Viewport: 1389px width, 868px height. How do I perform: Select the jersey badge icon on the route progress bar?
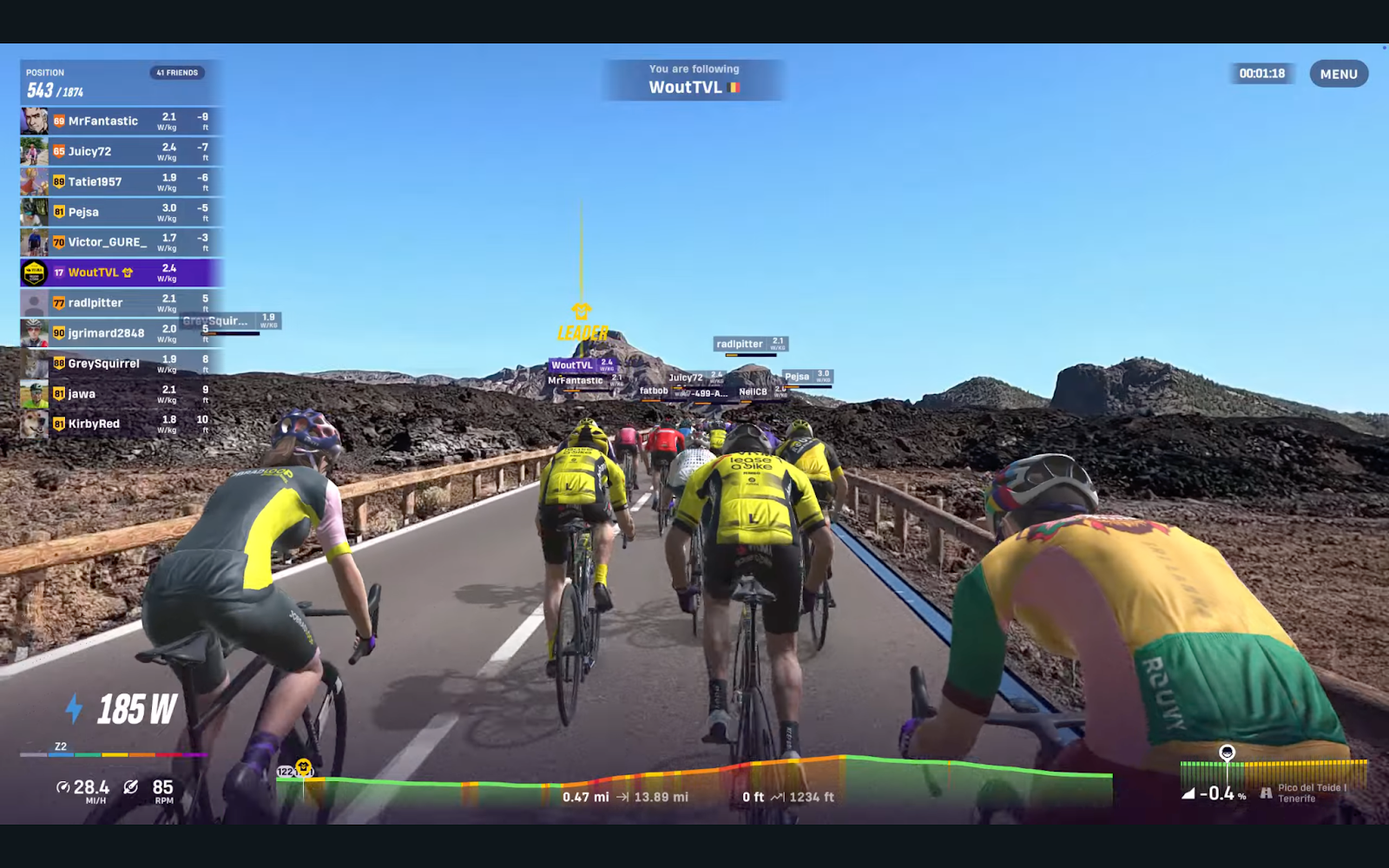(x=301, y=767)
